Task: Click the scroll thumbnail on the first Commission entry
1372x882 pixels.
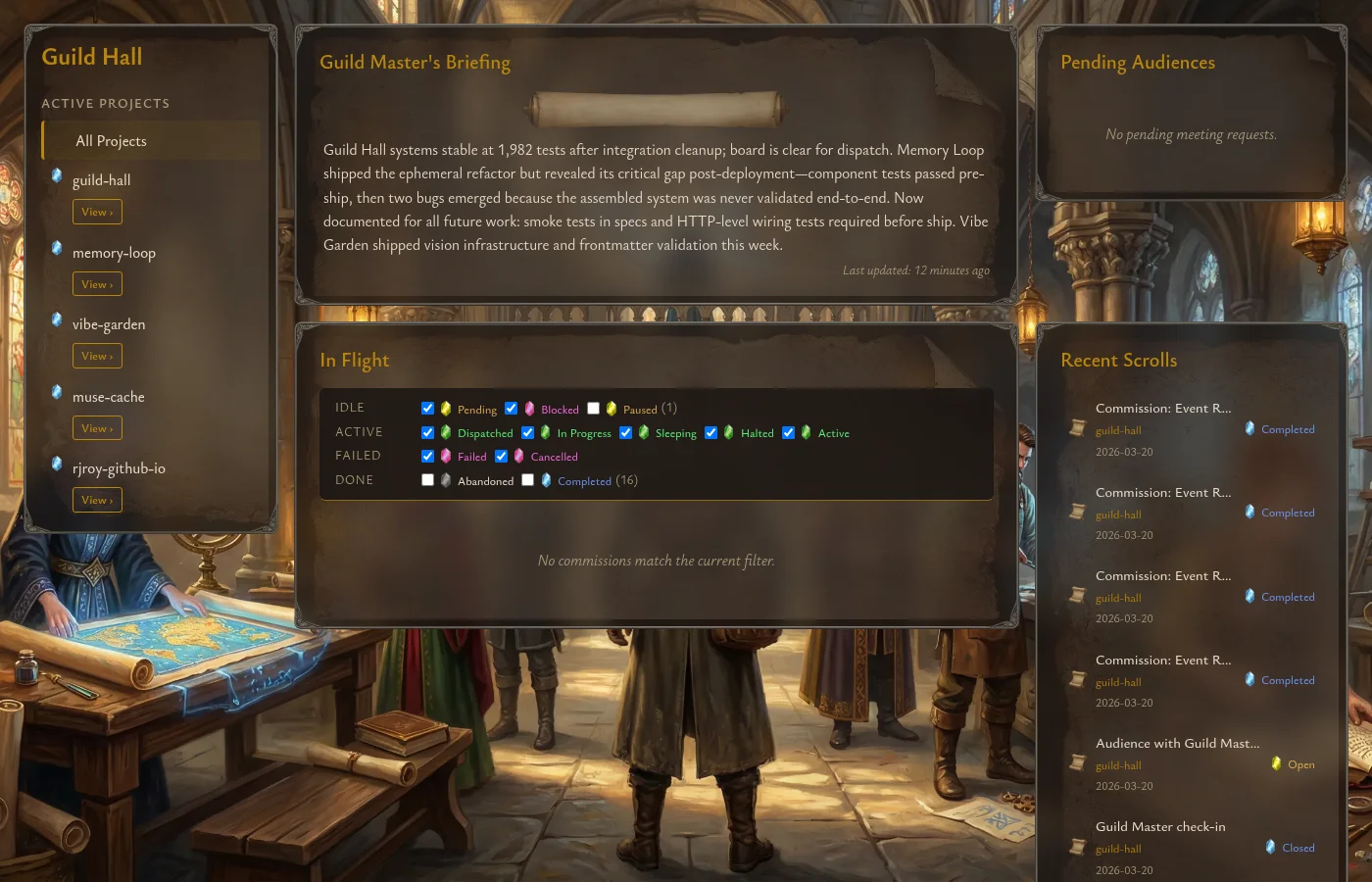Action: 1078,426
